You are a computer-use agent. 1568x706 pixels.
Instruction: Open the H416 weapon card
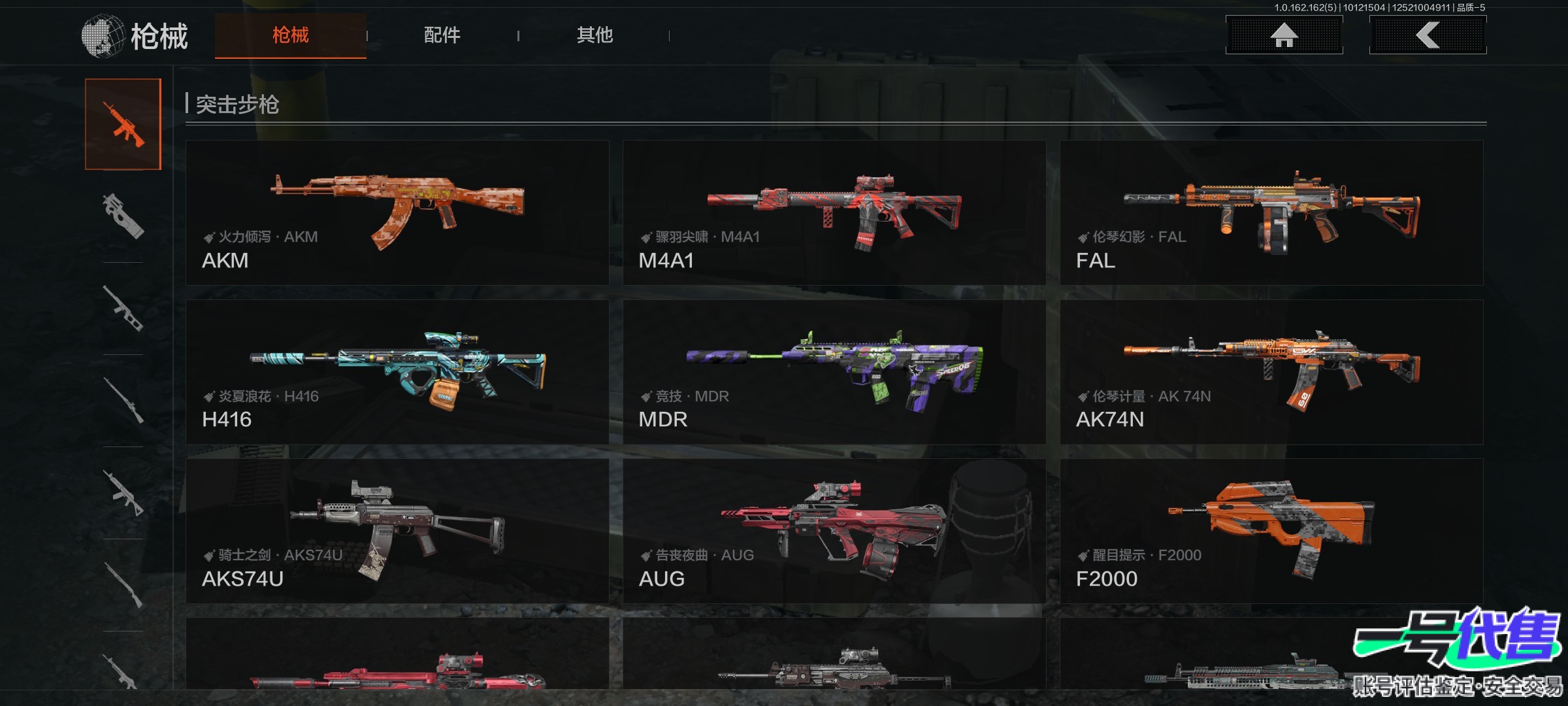coord(397,372)
